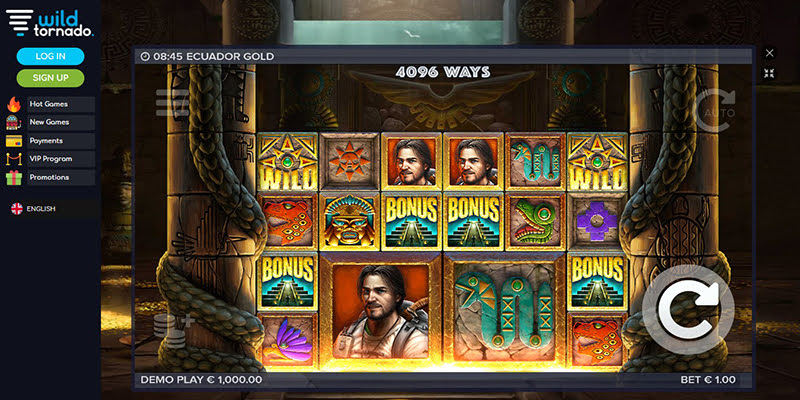
Task: View the VIP Program
Action: coord(50,158)
